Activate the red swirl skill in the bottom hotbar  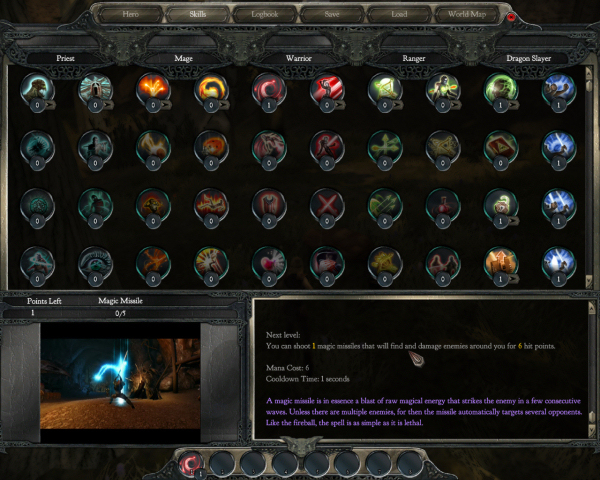pos(188,462)
